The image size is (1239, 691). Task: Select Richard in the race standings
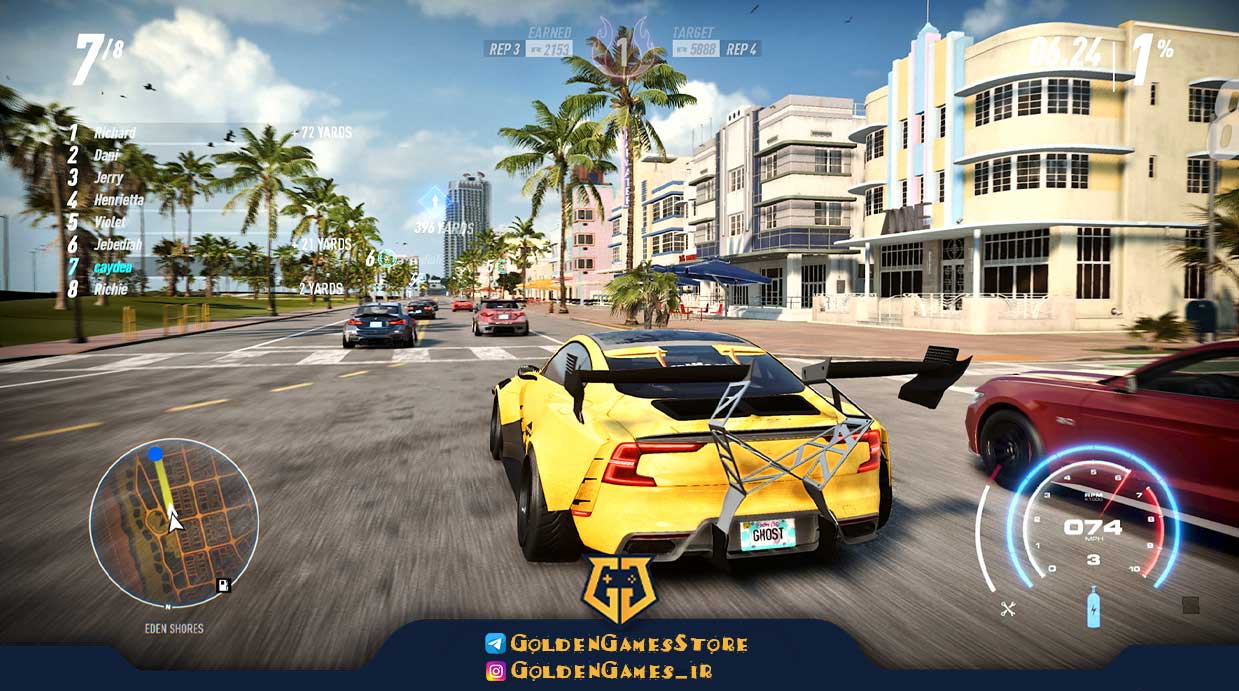pos(114,133)
